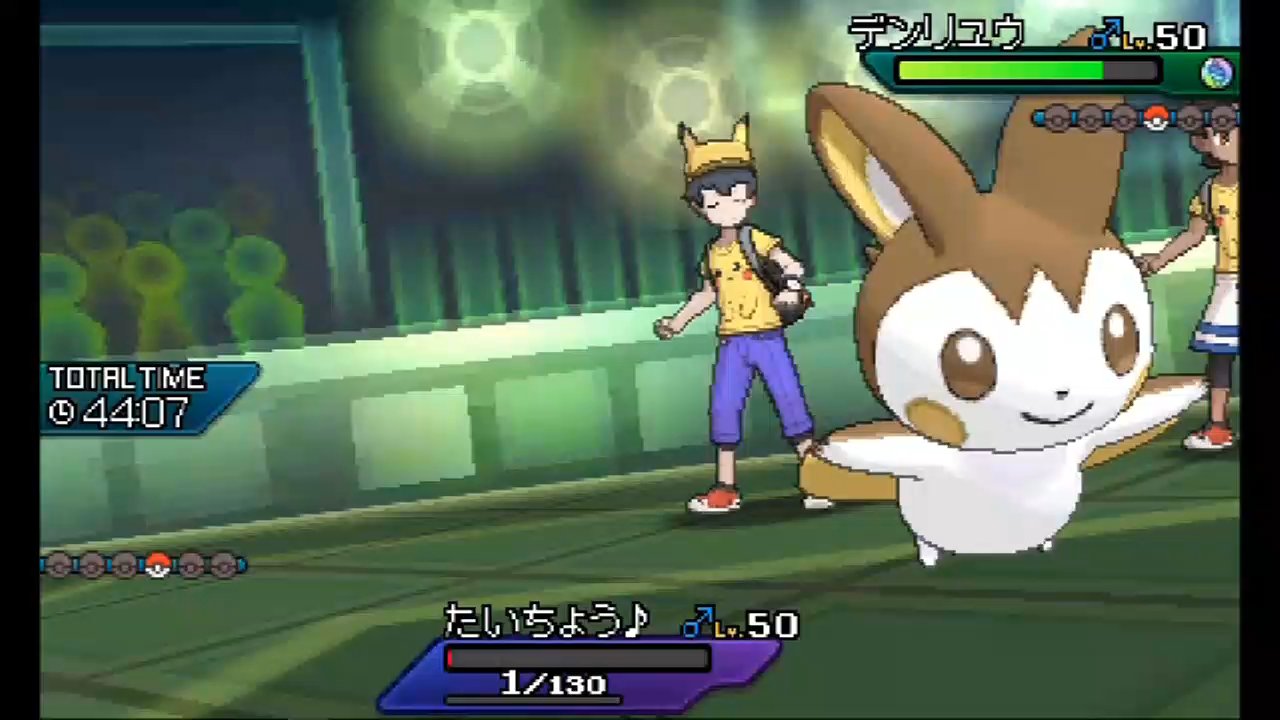
Task: Click the TOTAL TIME badge
Action: click(128, 380)
